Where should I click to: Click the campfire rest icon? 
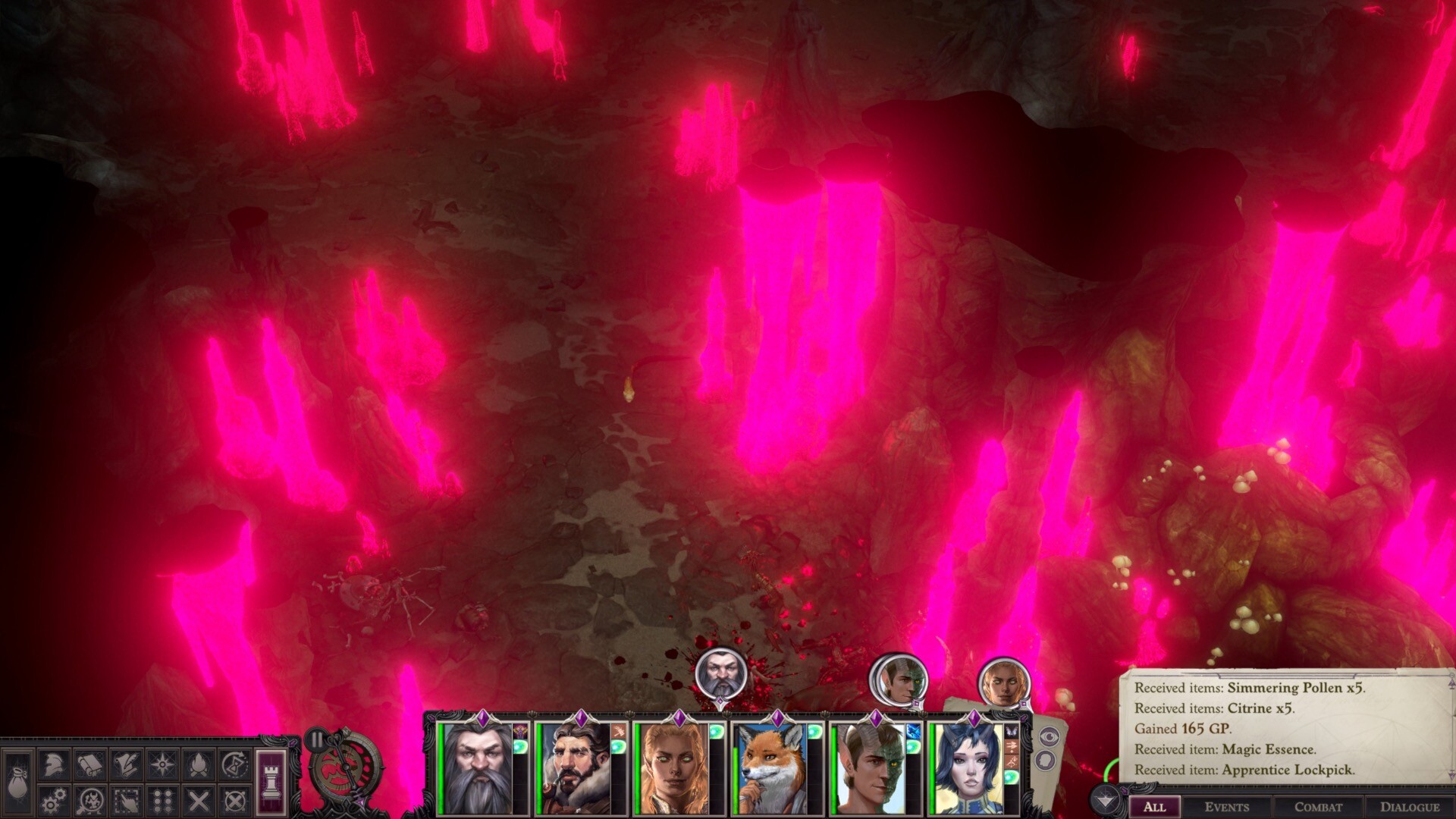pyautogui.click(x=199, y=764)
